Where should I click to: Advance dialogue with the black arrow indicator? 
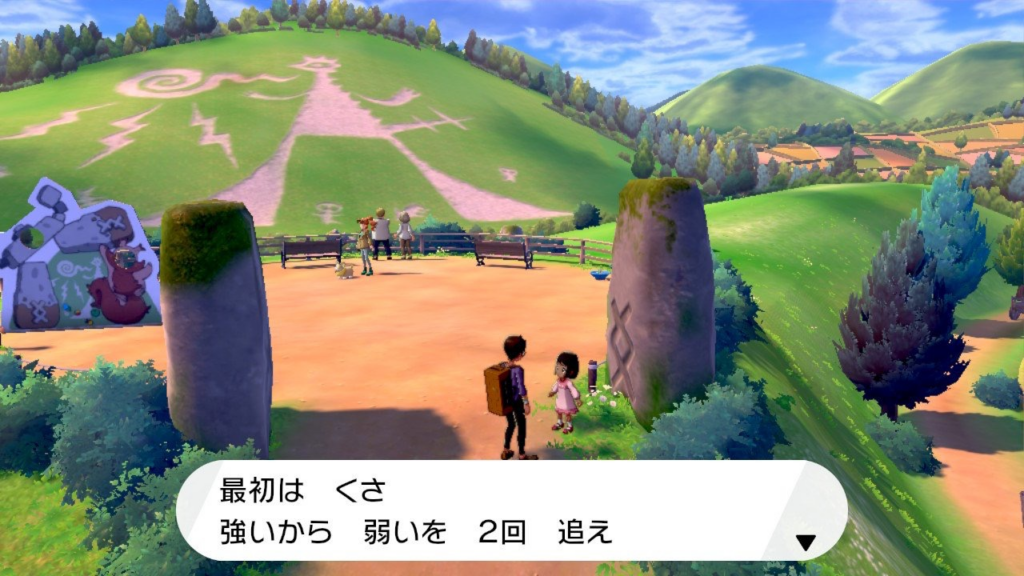click(805, 543)
